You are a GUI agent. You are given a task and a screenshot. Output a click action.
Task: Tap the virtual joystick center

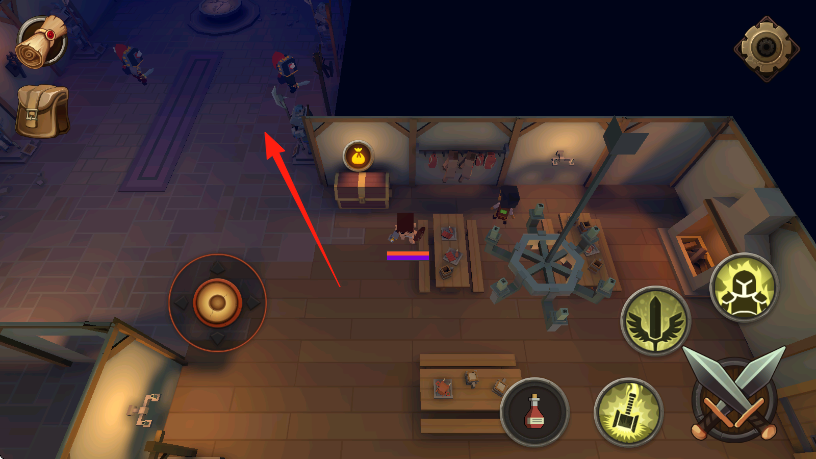point(217,301)
